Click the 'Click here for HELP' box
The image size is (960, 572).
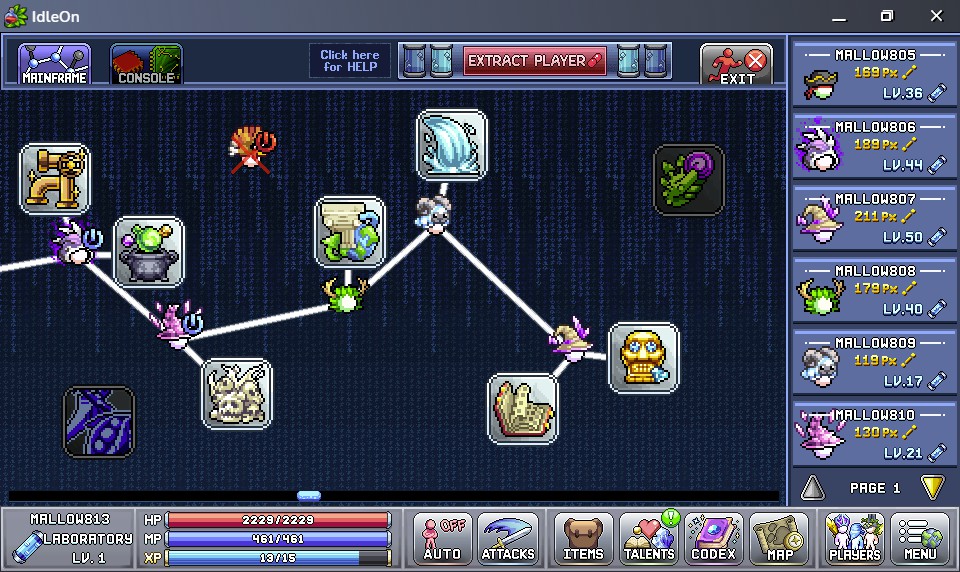click(x=350, y=61)
